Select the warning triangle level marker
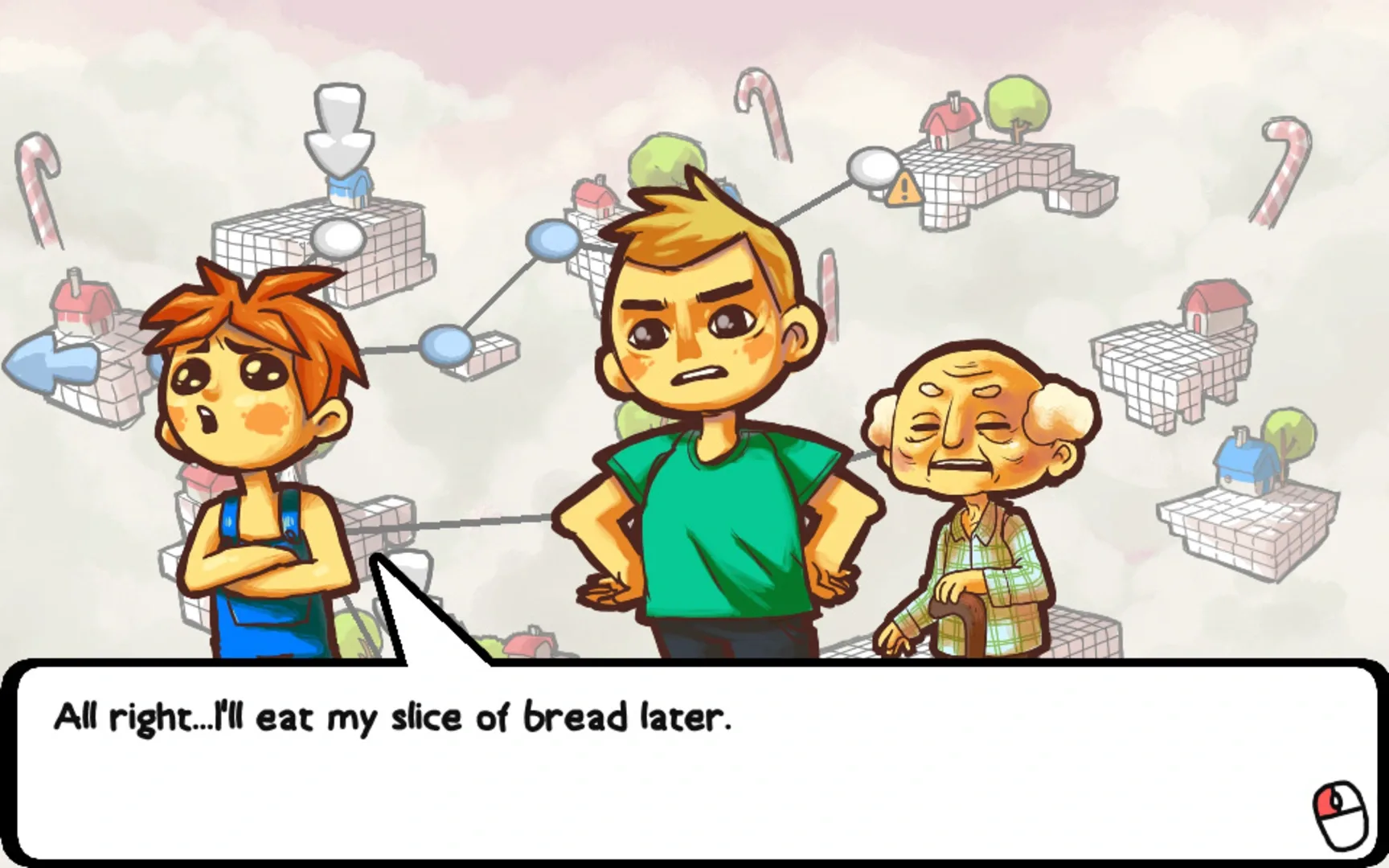 click(904, 190)
